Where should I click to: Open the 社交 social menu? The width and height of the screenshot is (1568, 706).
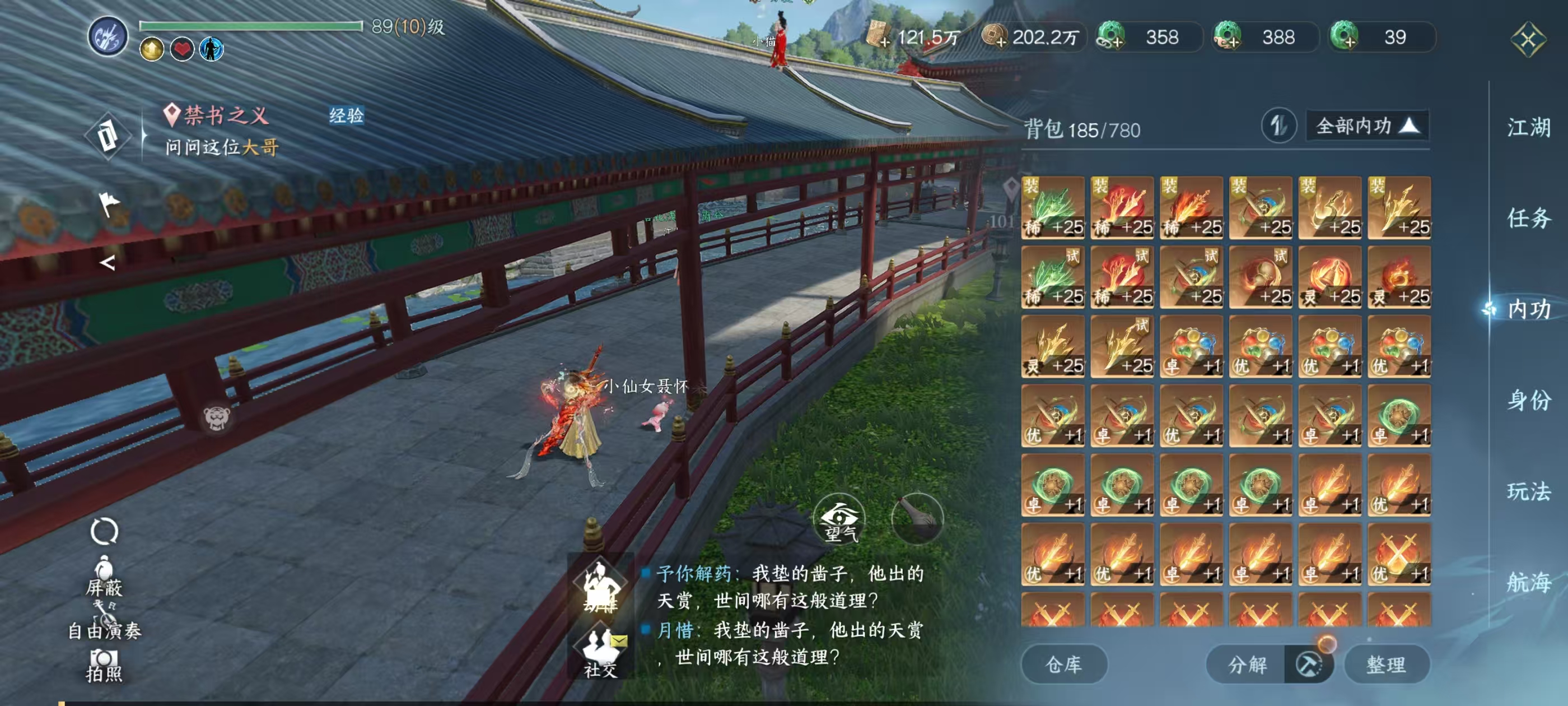click(600, 652)
